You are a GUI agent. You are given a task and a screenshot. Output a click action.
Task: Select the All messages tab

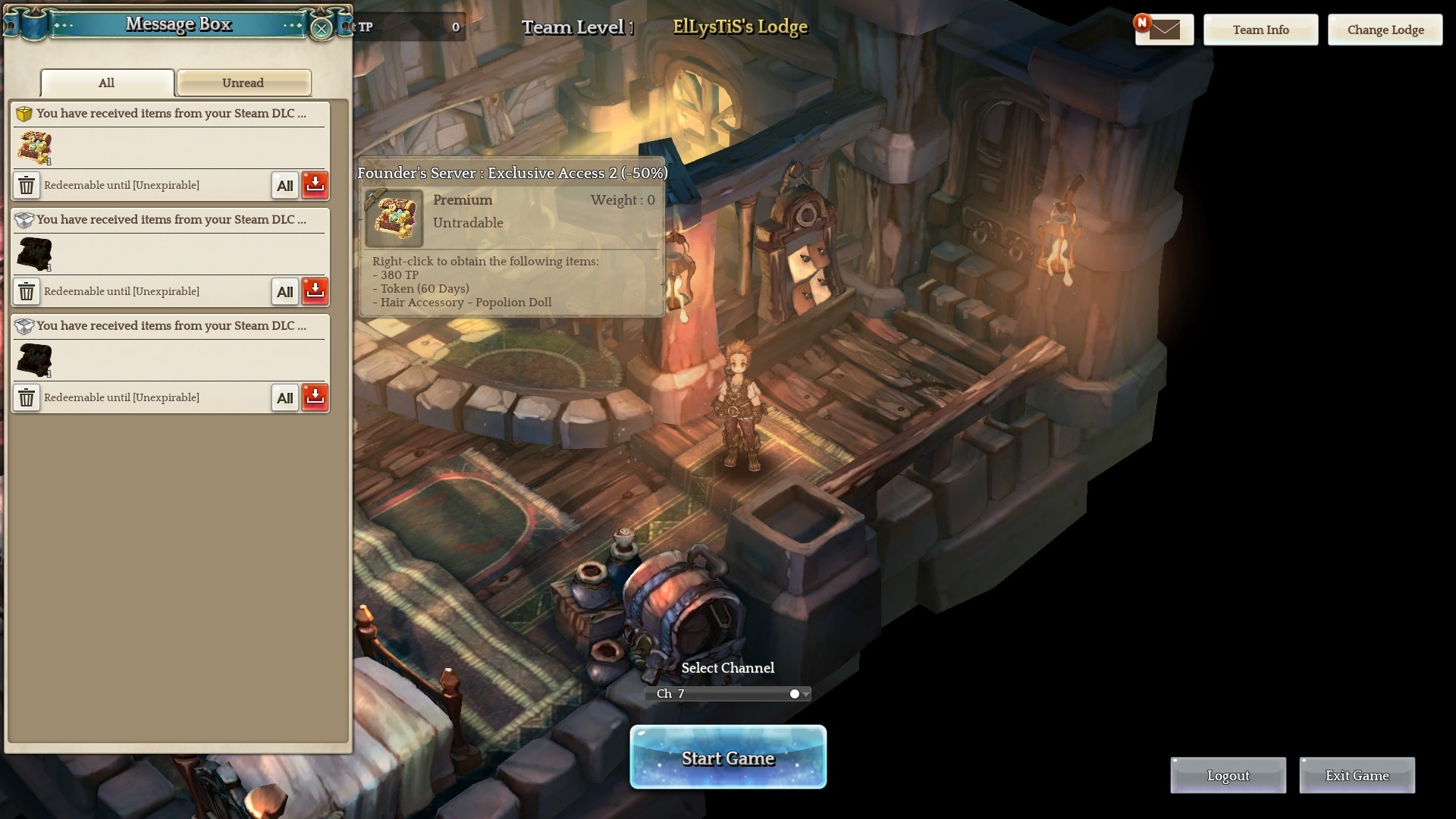tap(107, 83)
